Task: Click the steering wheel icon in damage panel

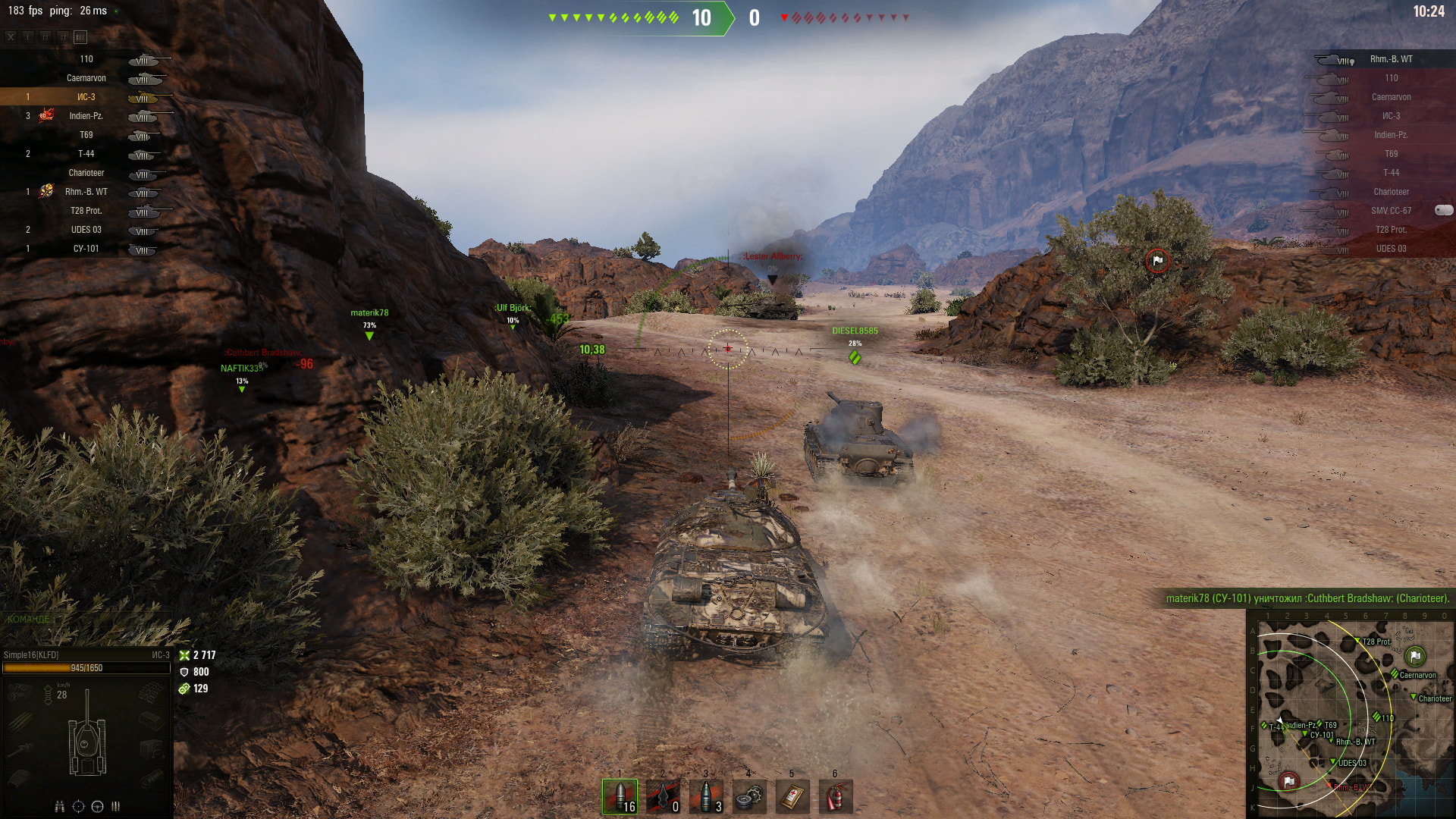Action: [97, 806]
